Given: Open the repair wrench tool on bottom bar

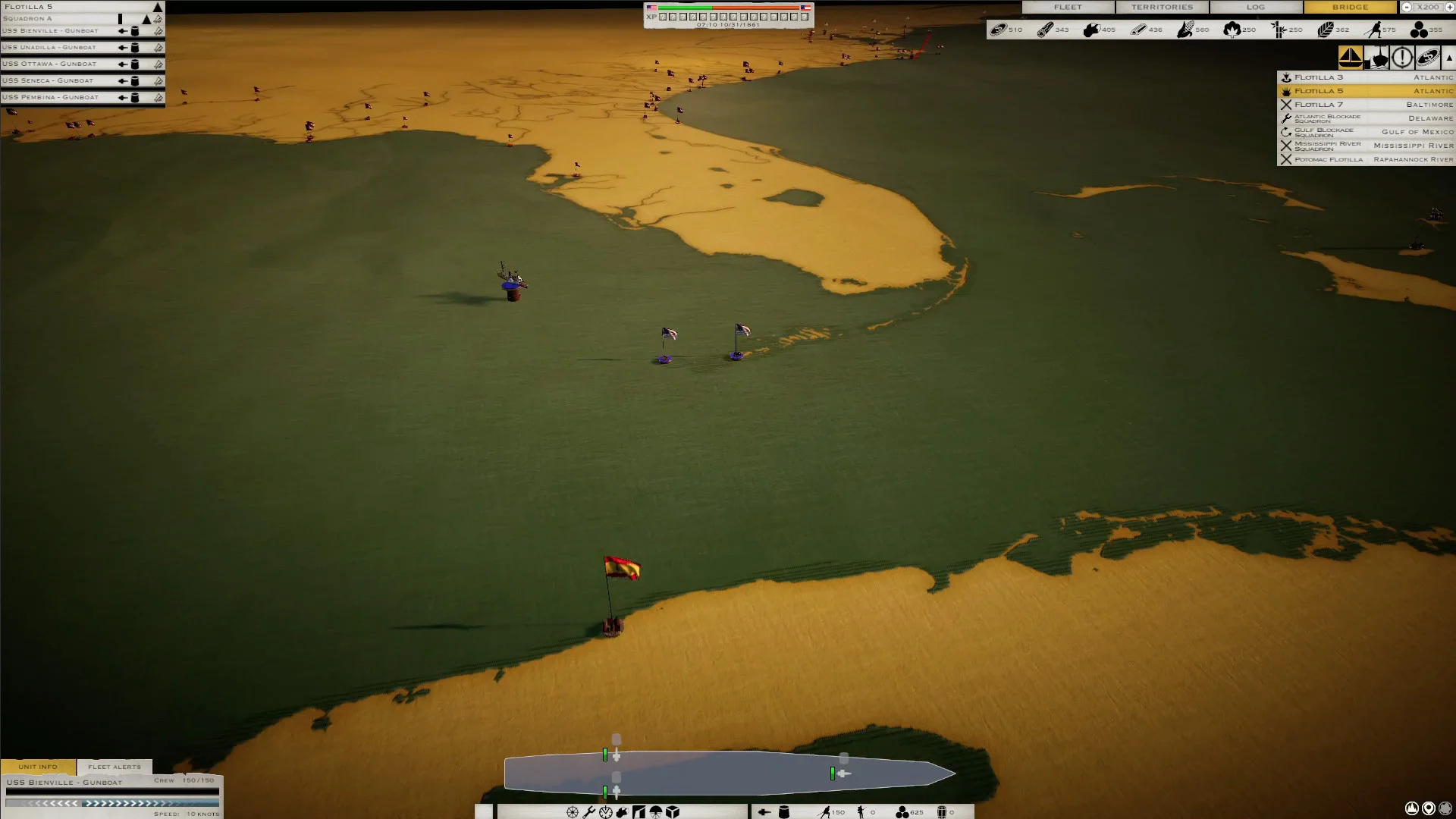Looking at the screenshot, I should coord(588,812).
